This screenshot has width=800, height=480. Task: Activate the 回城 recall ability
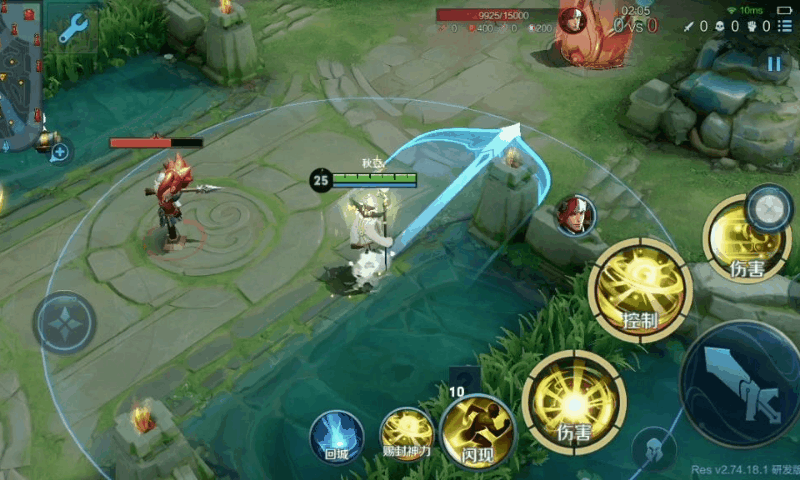(335, 437)
